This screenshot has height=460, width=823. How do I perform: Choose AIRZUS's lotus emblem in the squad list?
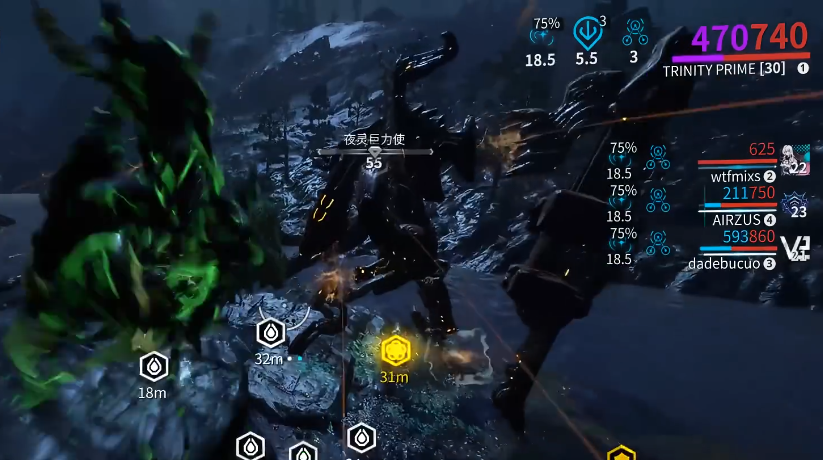tap(796, 203)
